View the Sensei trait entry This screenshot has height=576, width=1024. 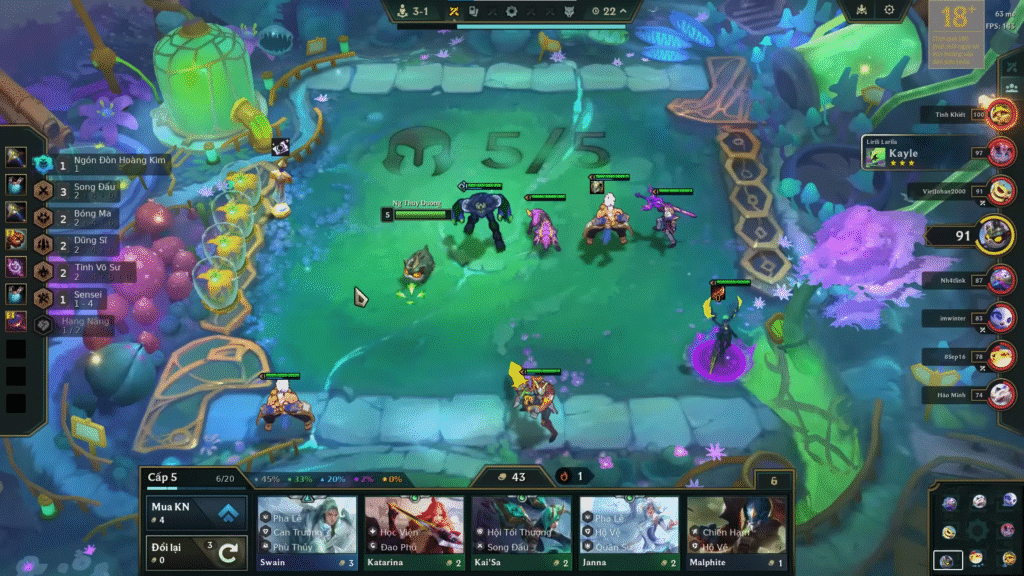click(x=80, y=296)
